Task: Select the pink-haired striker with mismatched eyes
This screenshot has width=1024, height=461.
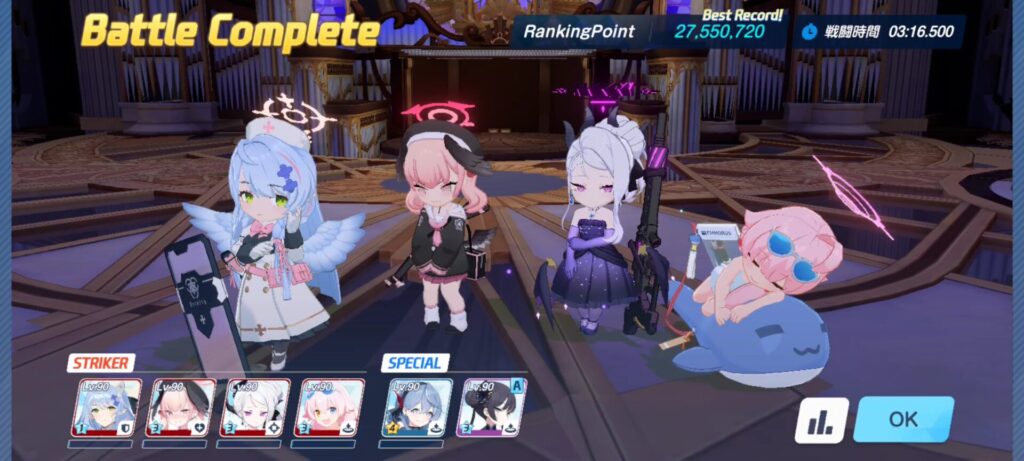Action: point(329,408)
